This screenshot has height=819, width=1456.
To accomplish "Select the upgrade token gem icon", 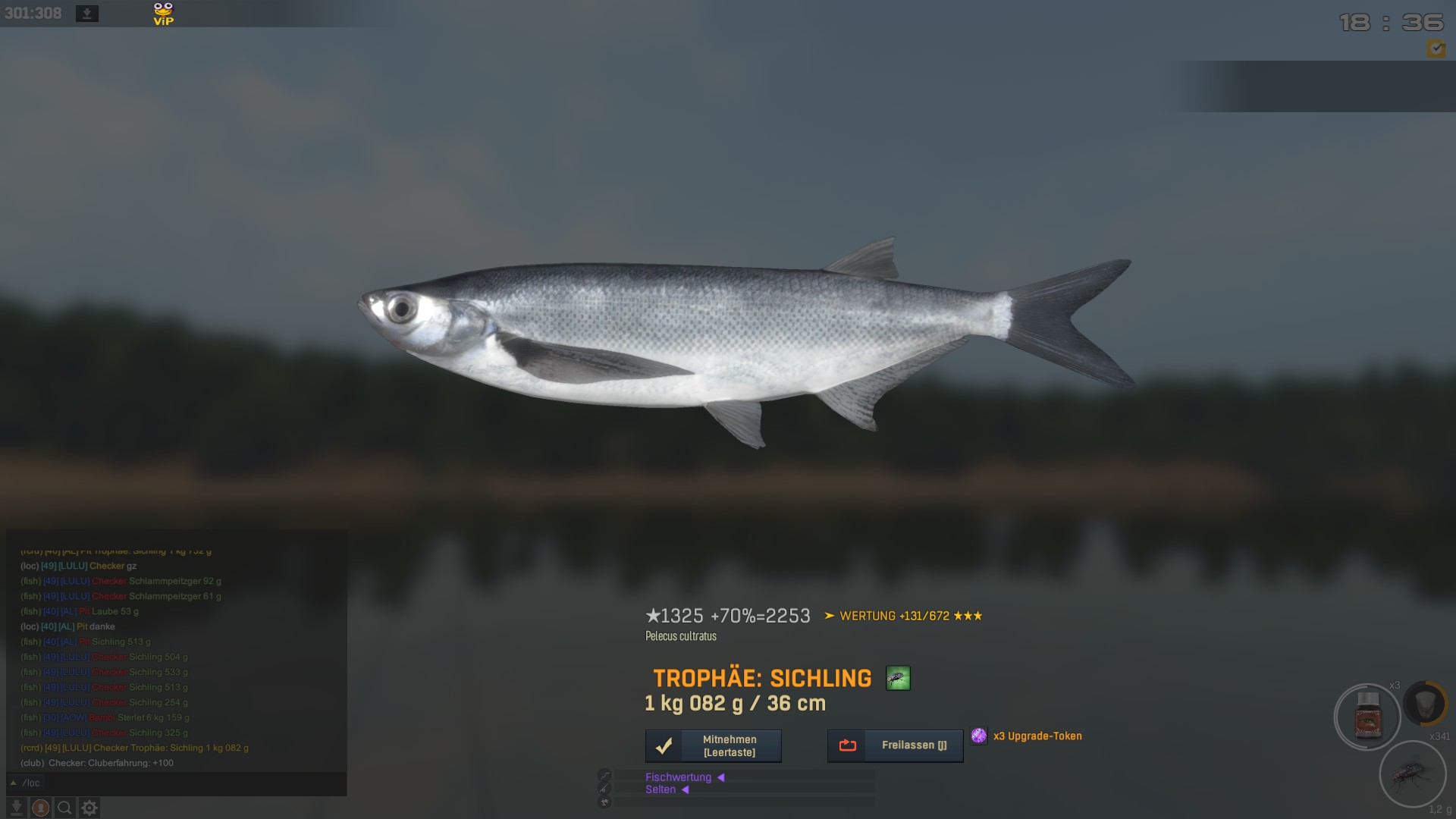I will (979, 736).
